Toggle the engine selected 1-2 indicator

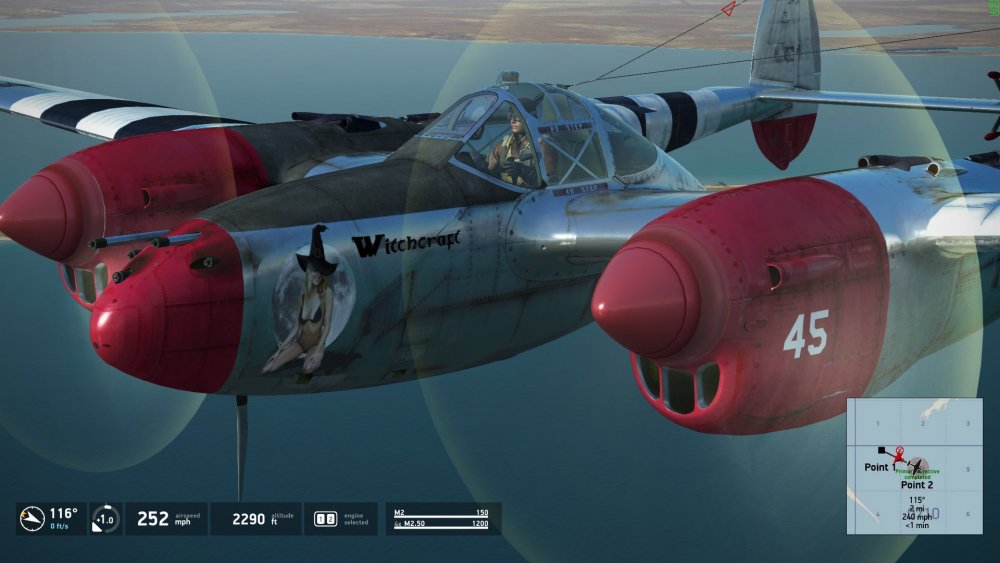[x=326, y=519]
